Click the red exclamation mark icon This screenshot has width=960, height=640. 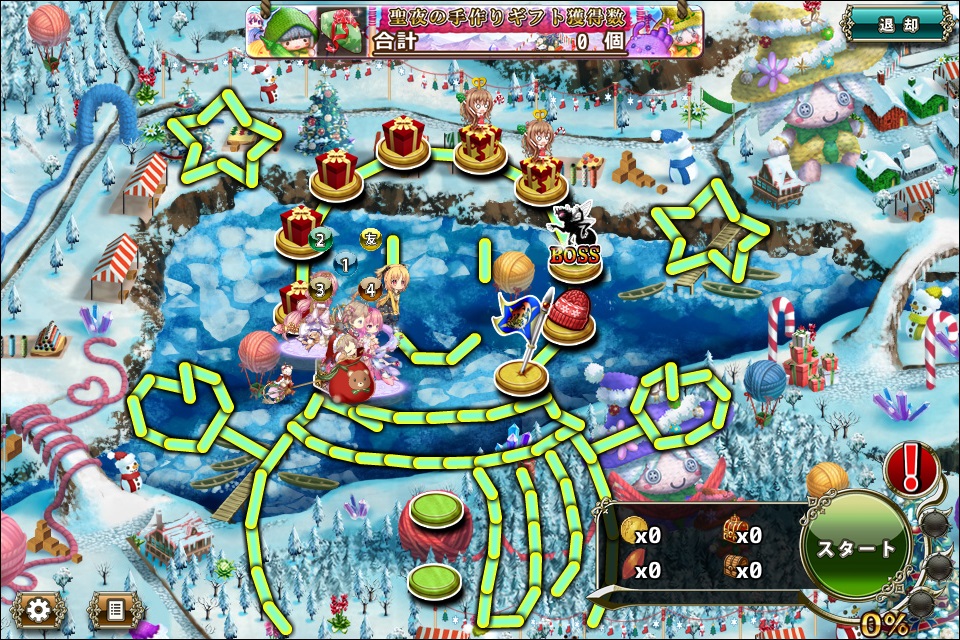click(x=911, y=466)
